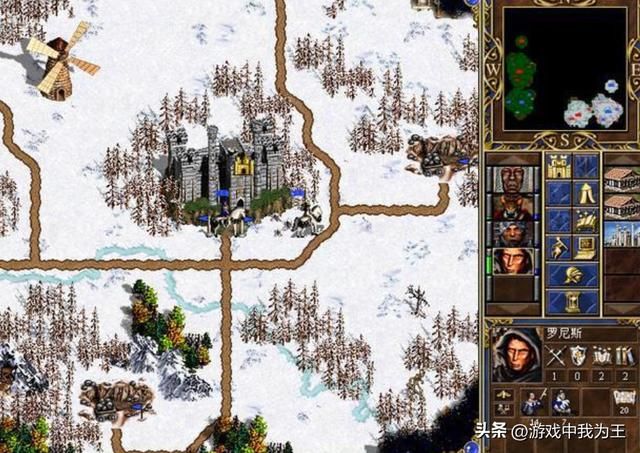
Task: Select the white-towered town in the town list
Action: (x=622, y=234)
